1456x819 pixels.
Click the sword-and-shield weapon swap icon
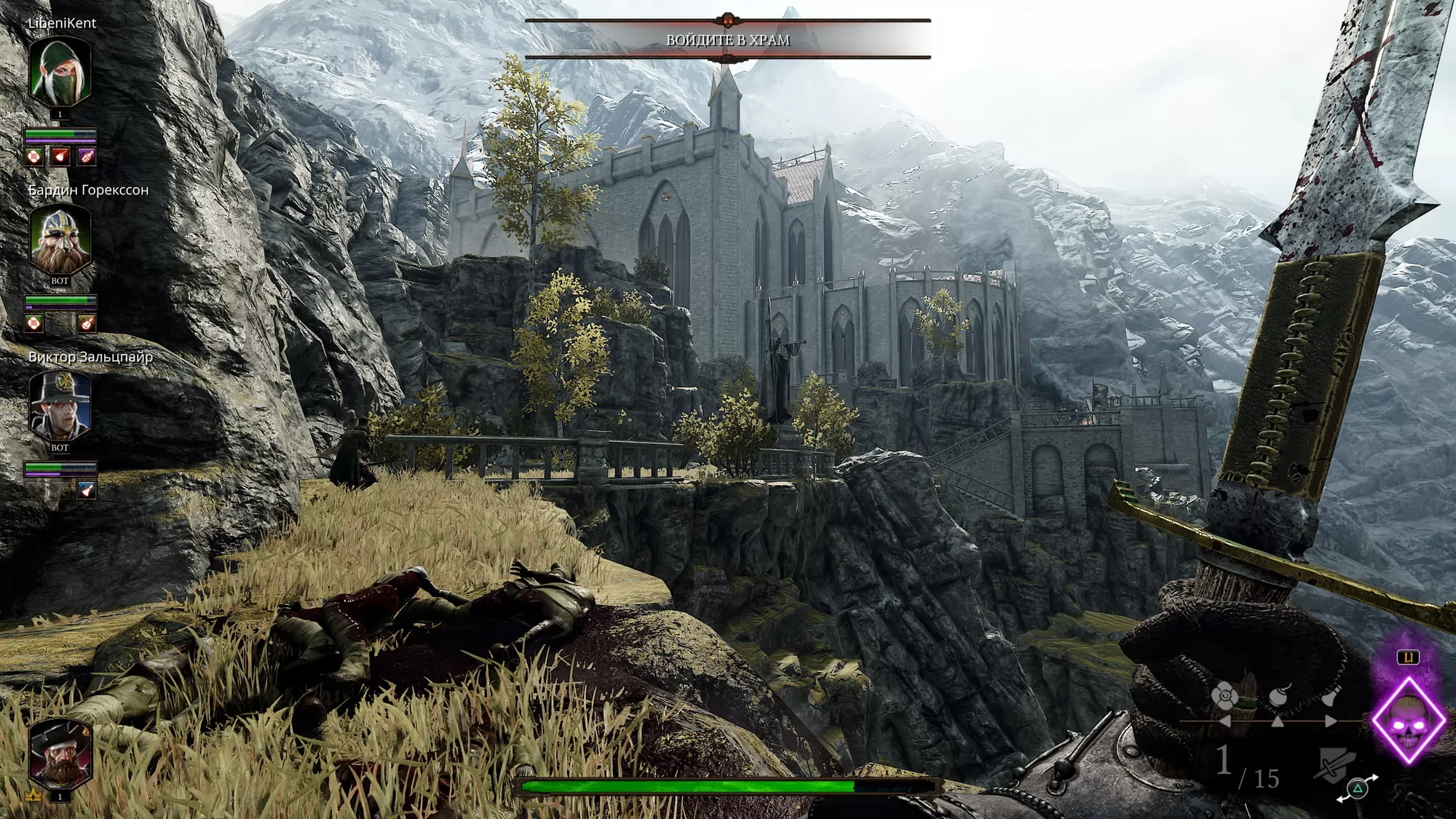pyautogui.click(x=1334, y=767)
